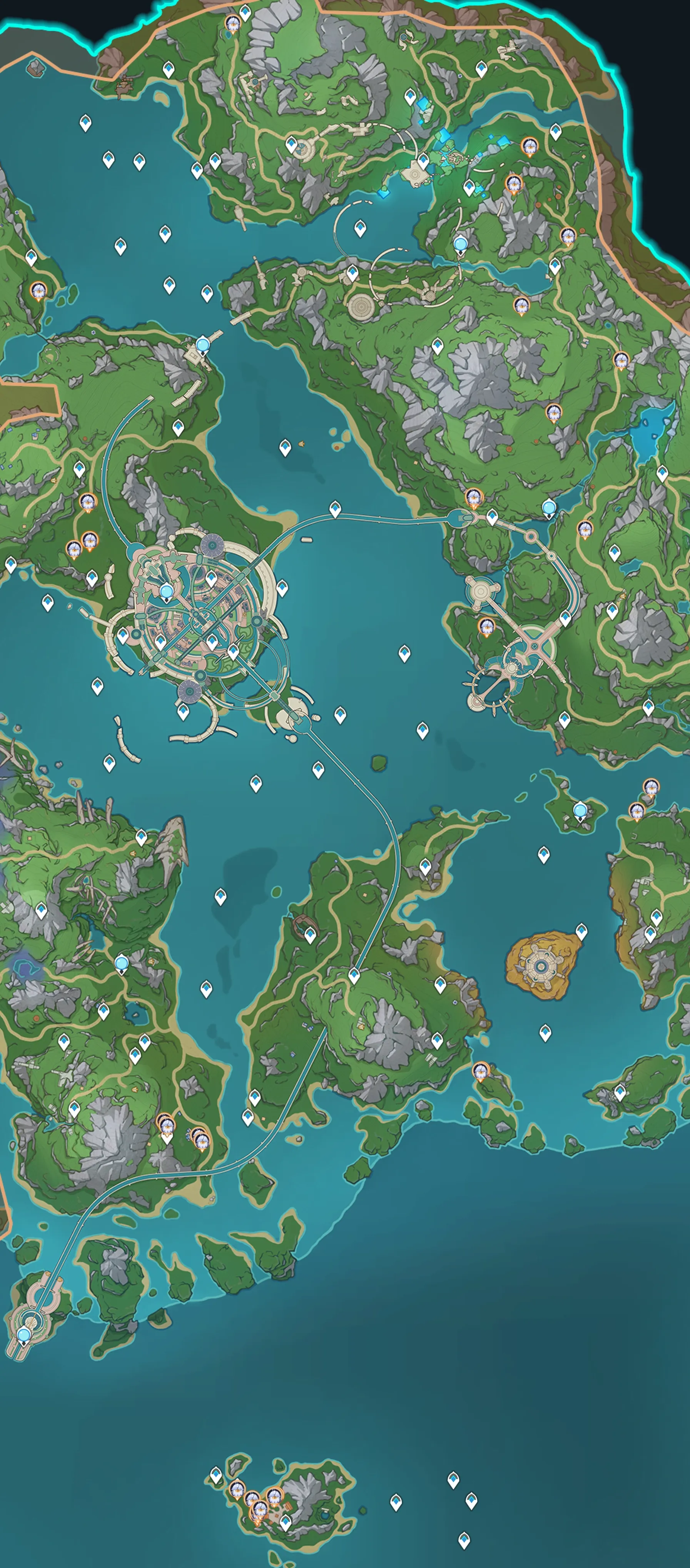The width and height of the screenshot is (690, 1568).
Task: Choose the statue marker on the small eastern islet
Action: tap(580, 810)
